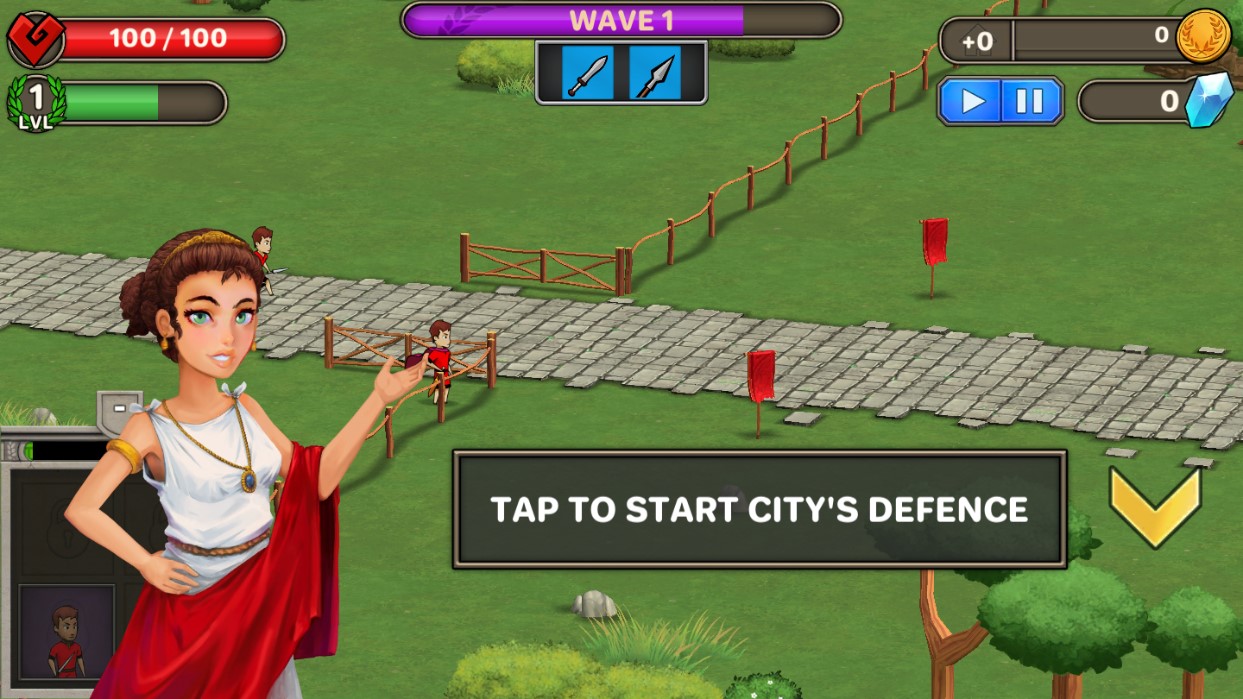Click the play speed button
Image resolution: width=1243 pixels, height=699 pixels.
[972, 101]
